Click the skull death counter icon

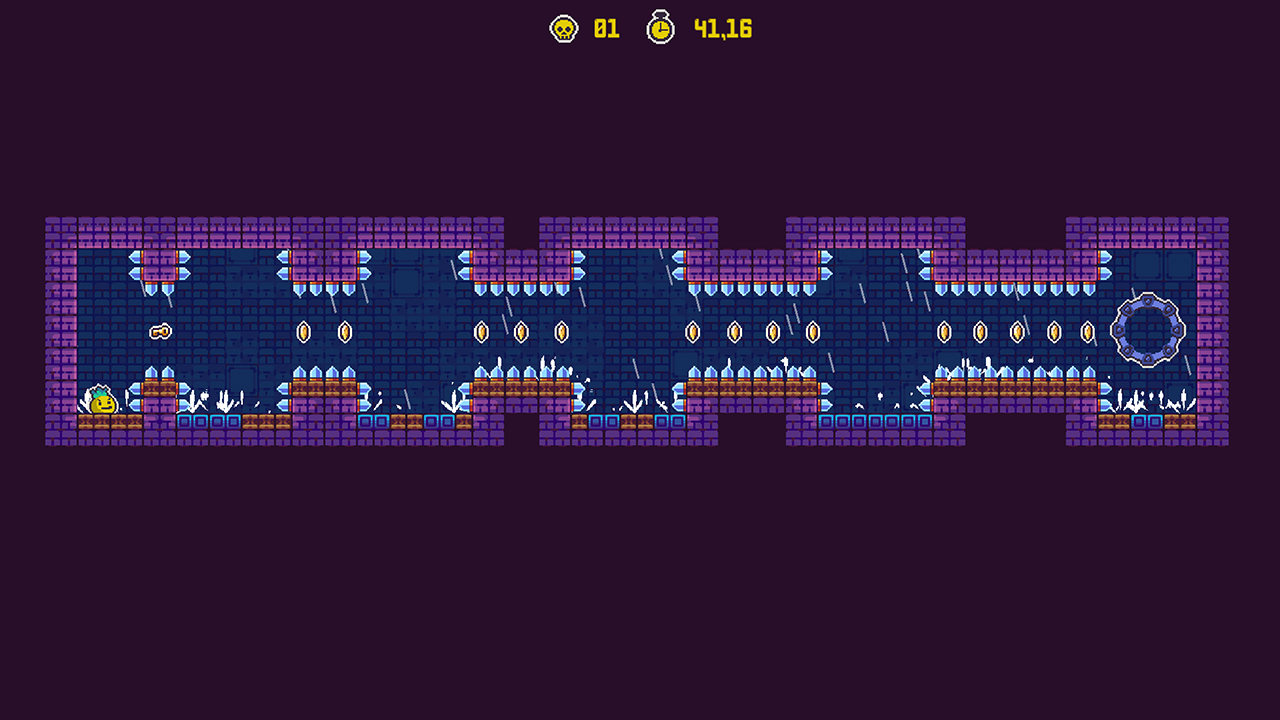coord(562,29)
